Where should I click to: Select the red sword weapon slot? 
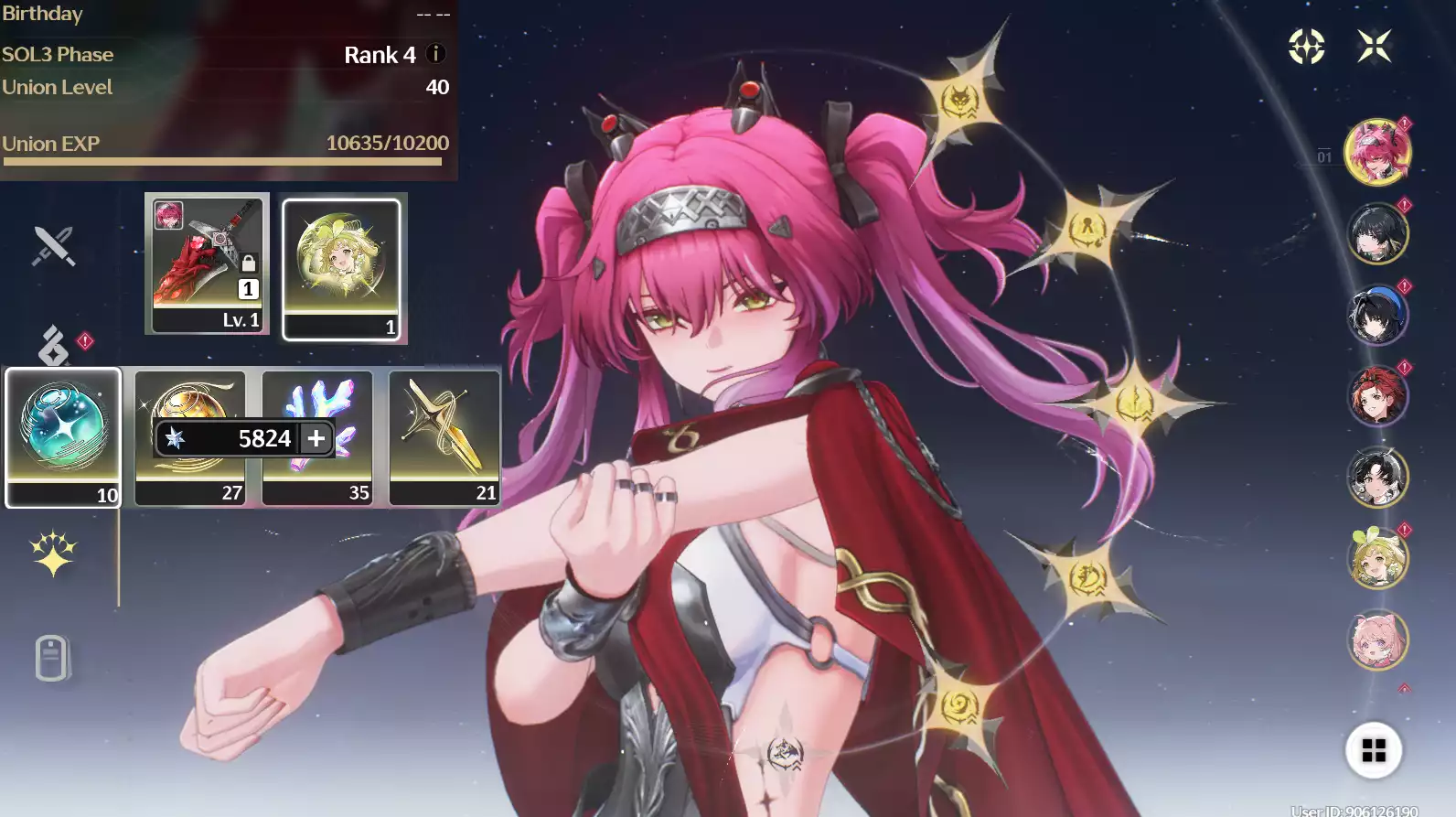208,263
